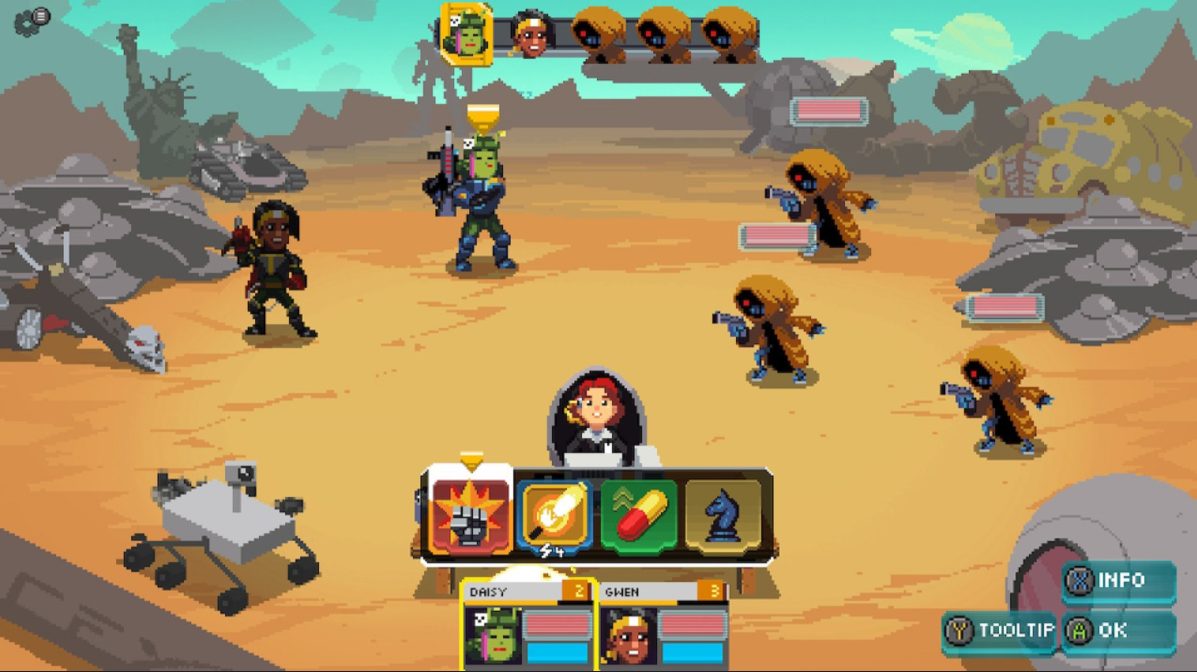Click the INFO button
This screenshot has width=1197, height=672.
click(1118, 581)
